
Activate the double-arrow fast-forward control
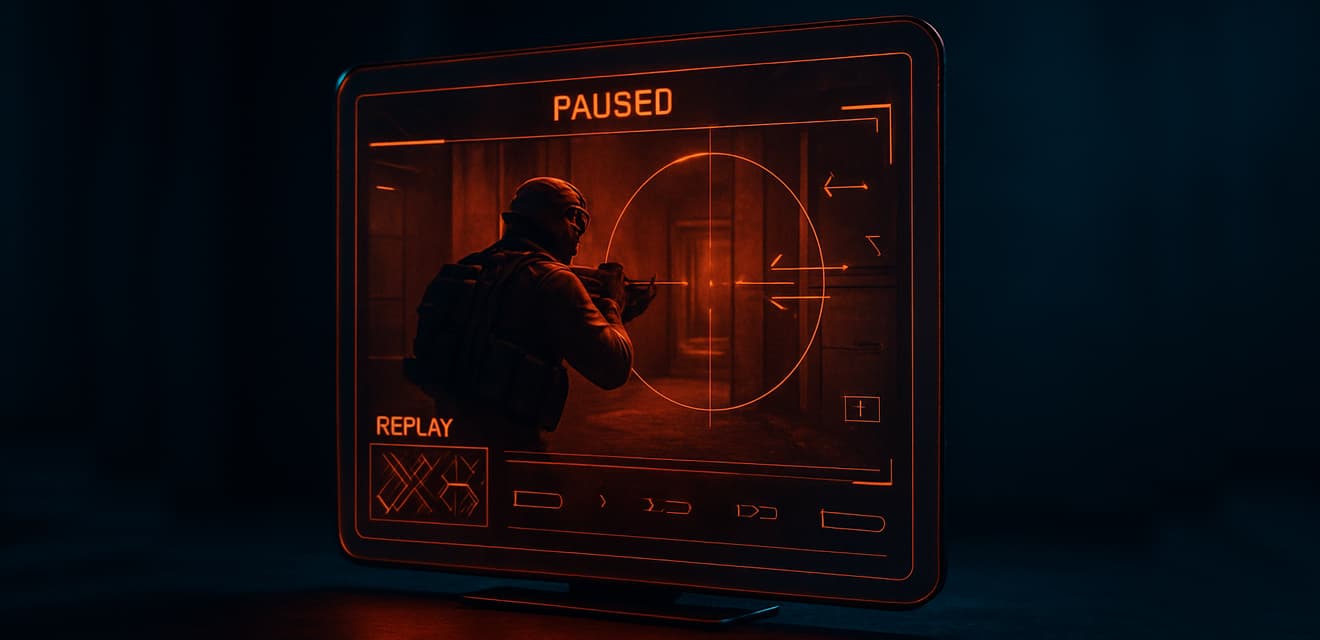756,512
